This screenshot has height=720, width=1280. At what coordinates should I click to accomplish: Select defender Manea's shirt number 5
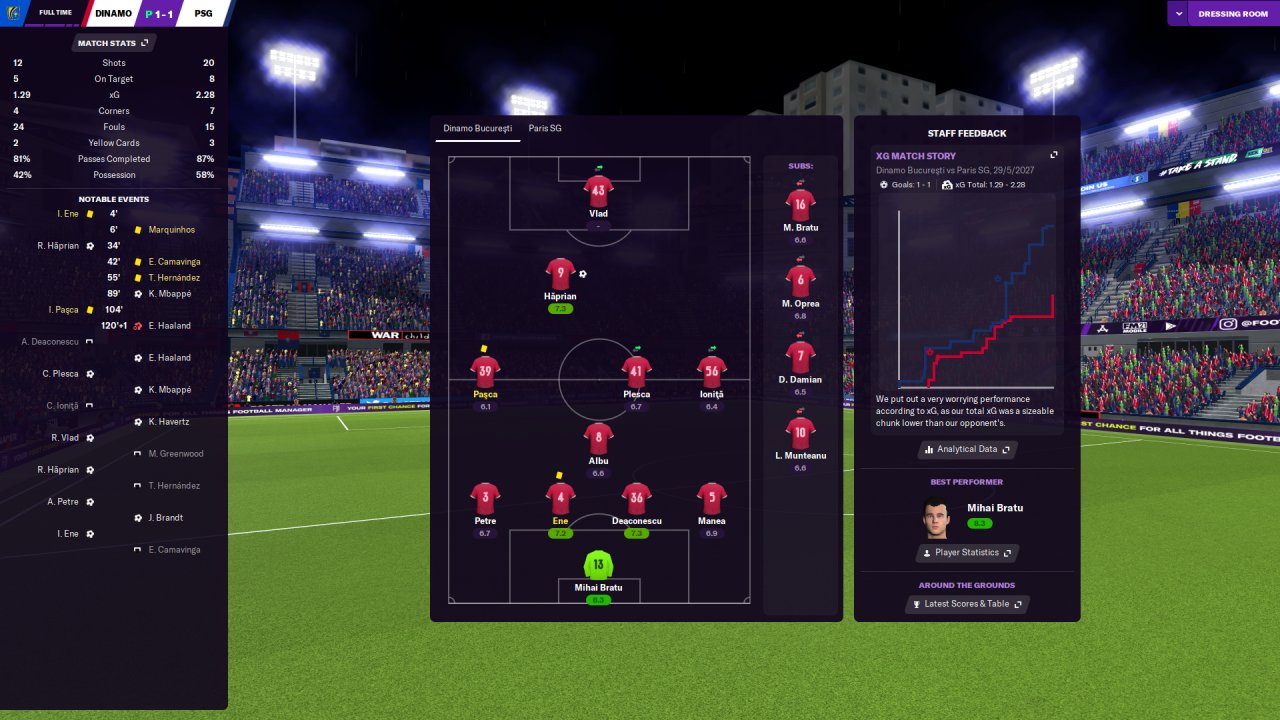(711, 498)
